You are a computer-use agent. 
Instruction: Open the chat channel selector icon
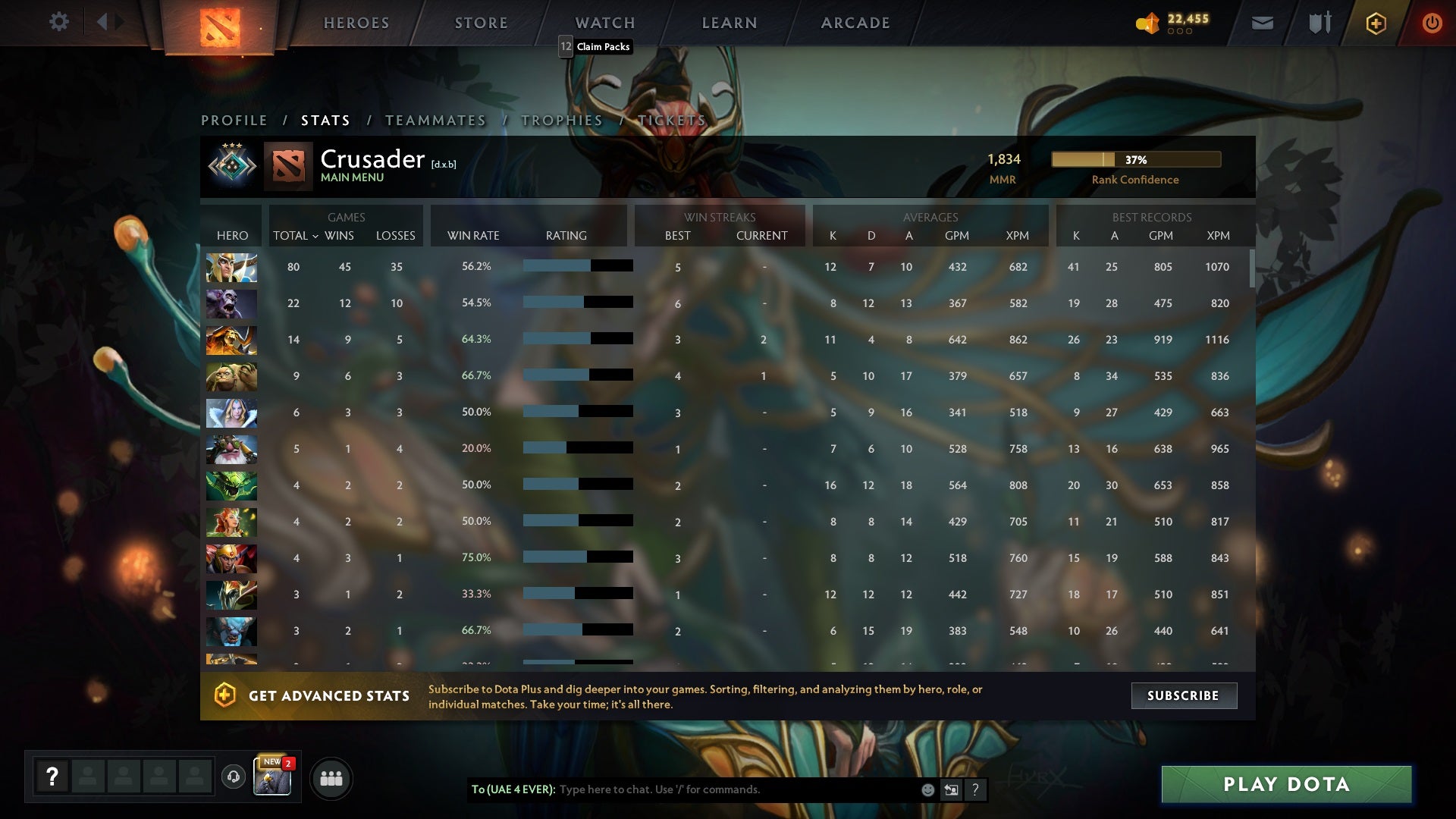(951, 789)
